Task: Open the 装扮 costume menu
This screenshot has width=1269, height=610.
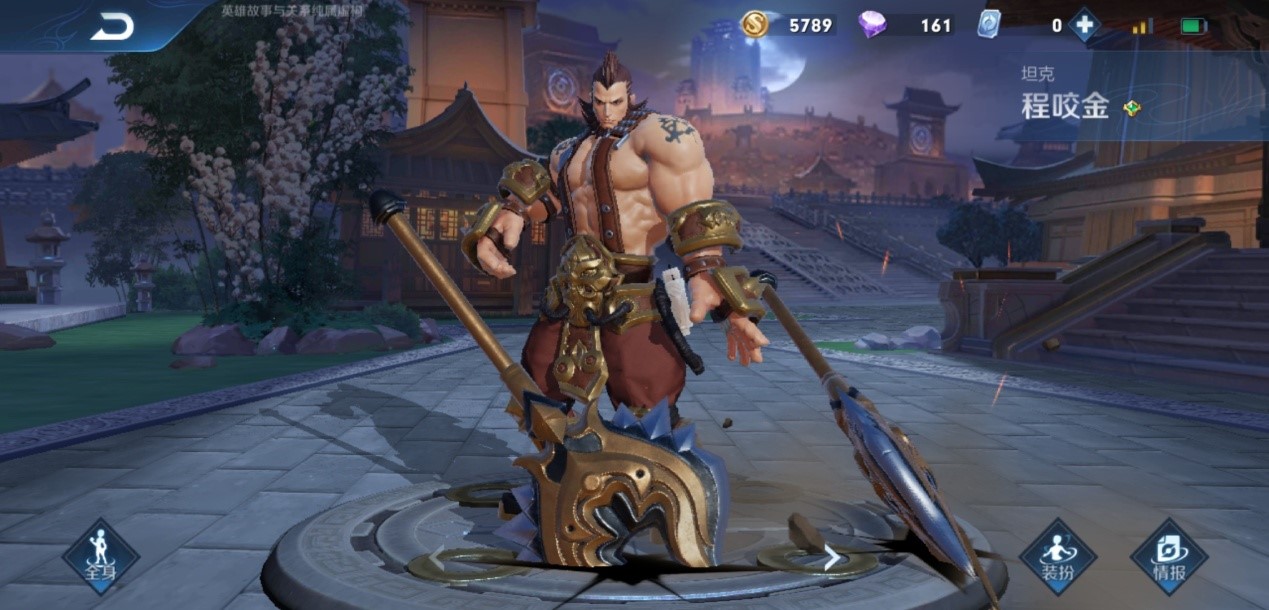Action: click(1057, 556)
